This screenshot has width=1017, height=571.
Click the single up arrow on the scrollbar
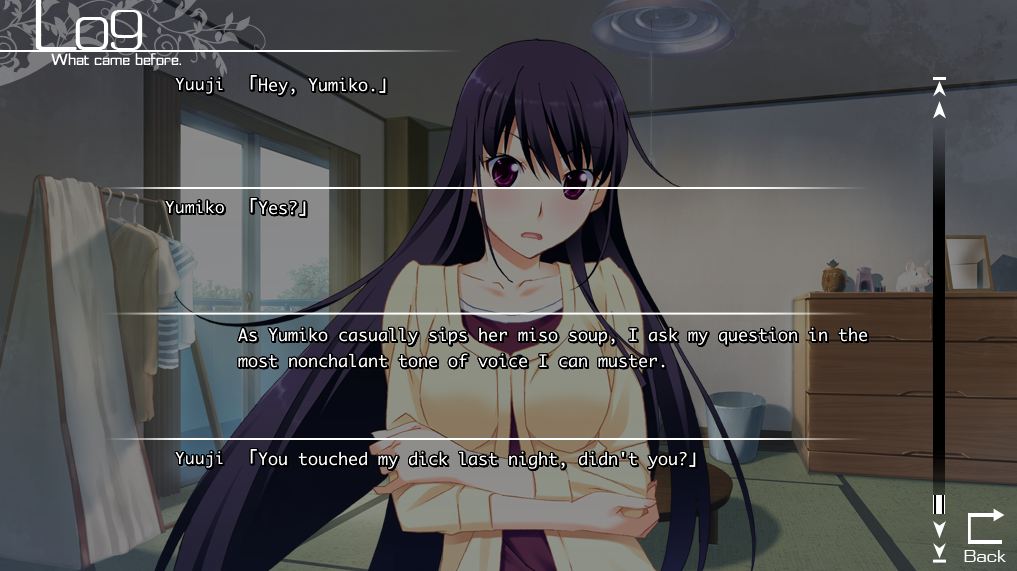[x=939, y=108]
